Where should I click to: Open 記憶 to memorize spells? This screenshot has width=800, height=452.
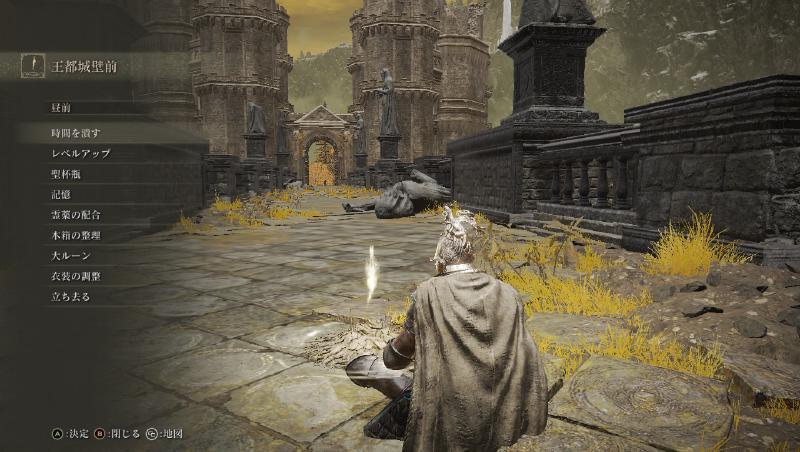click(63, 194)
